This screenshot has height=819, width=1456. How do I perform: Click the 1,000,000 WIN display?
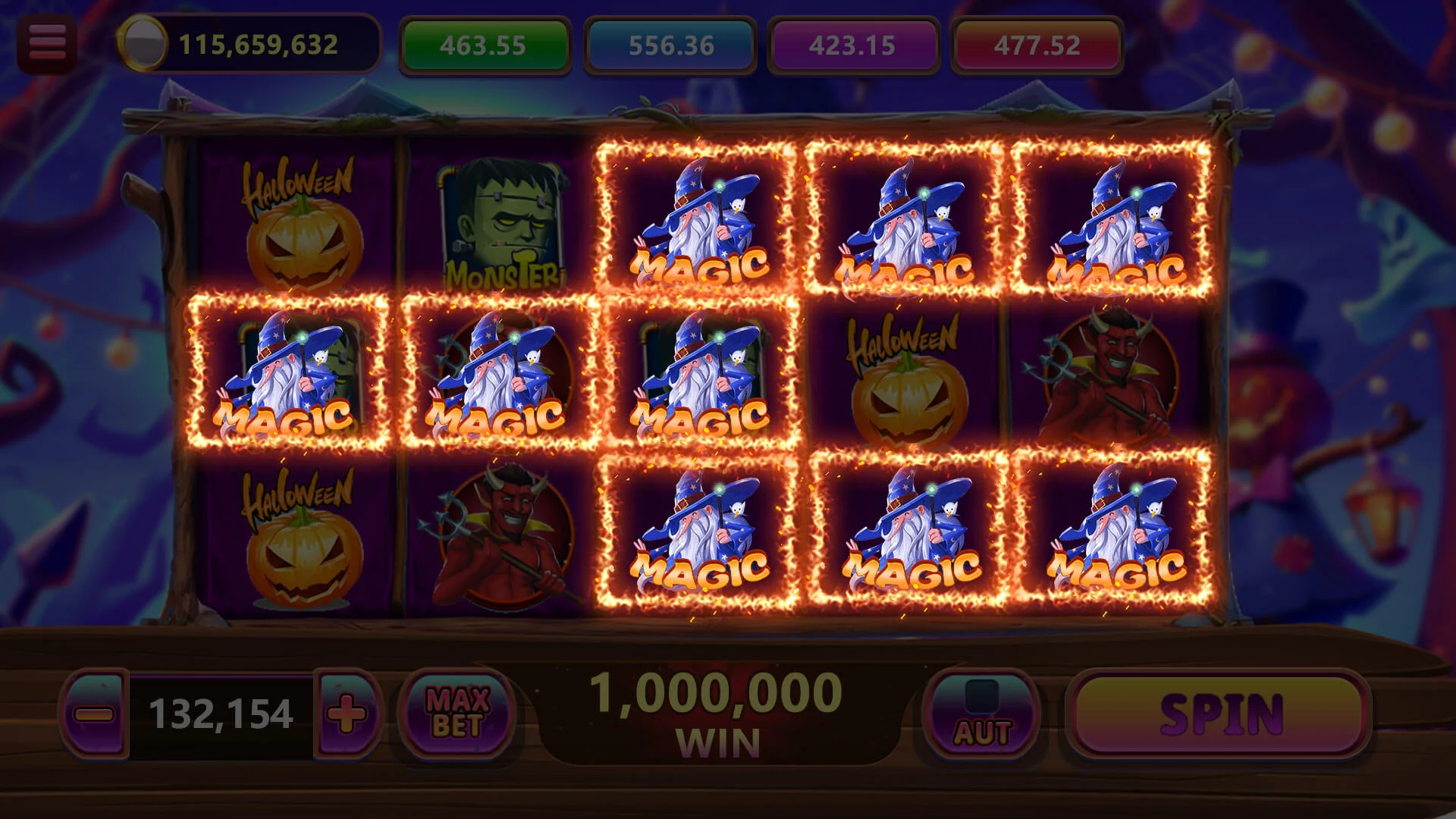(x=717, y=713)
